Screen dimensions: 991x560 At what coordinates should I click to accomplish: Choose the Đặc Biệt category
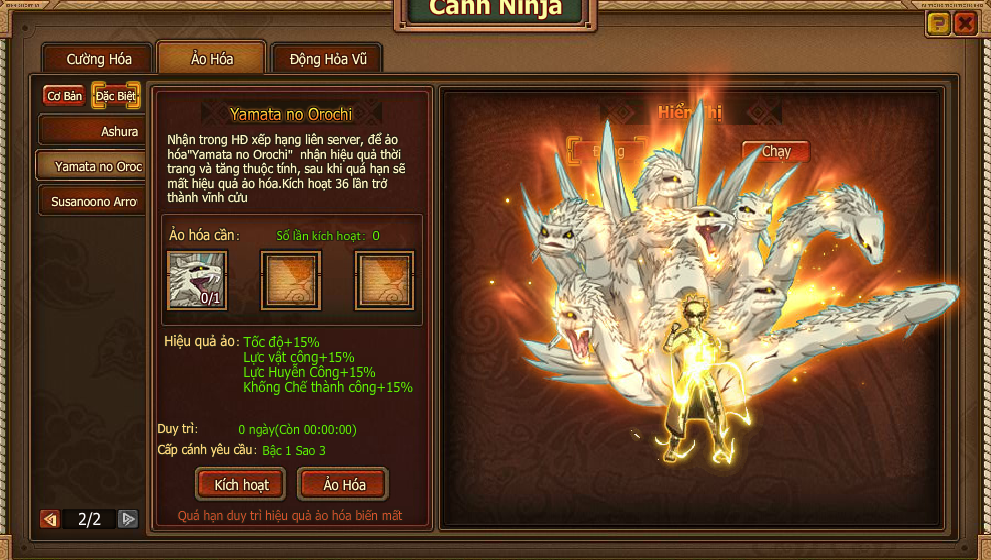[116, 96]
